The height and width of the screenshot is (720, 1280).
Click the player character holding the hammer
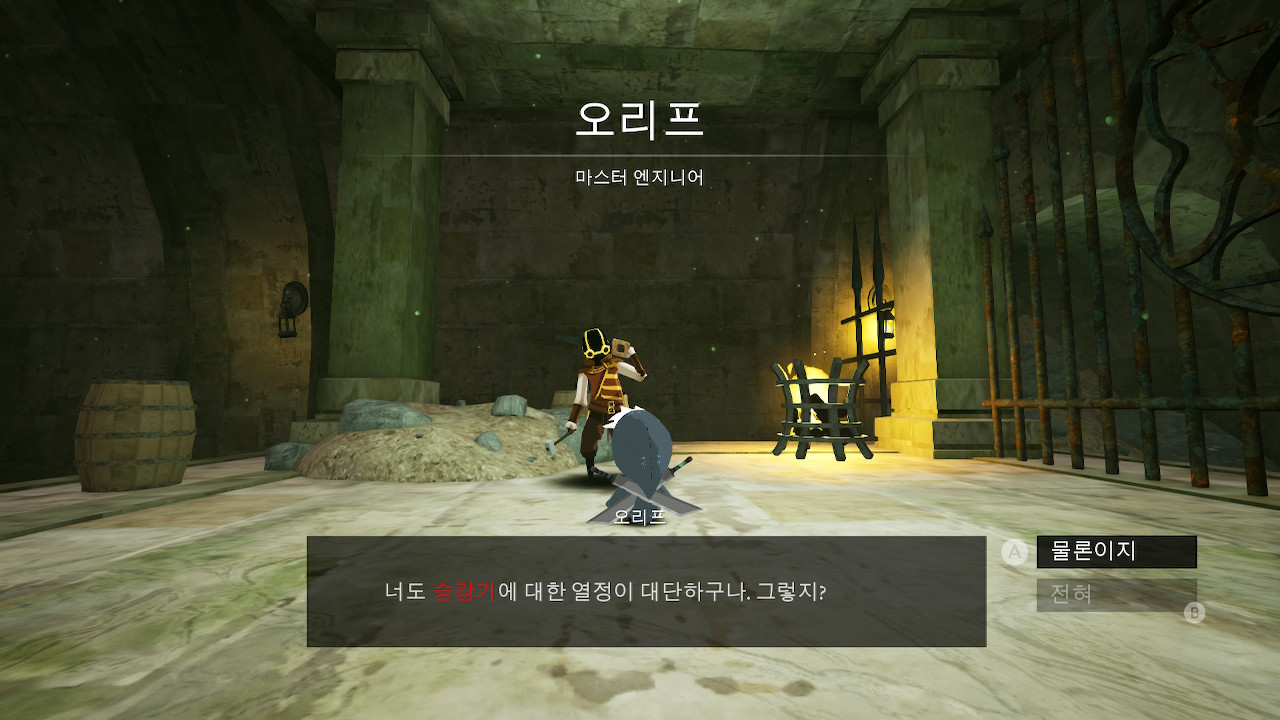(x=600, y=390)
